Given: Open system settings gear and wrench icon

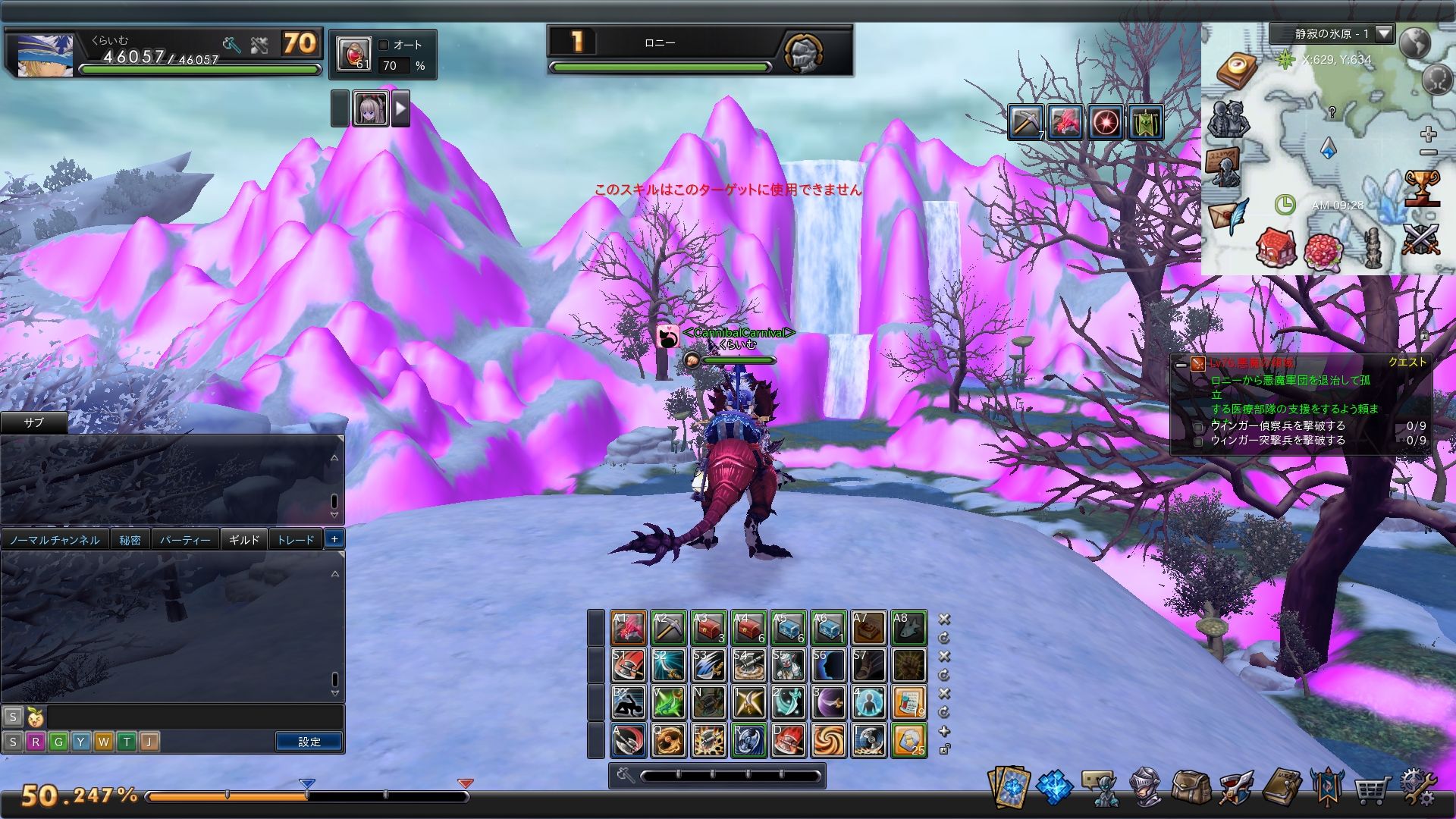Looking at the screenshot, I should tap(1417, 787).
